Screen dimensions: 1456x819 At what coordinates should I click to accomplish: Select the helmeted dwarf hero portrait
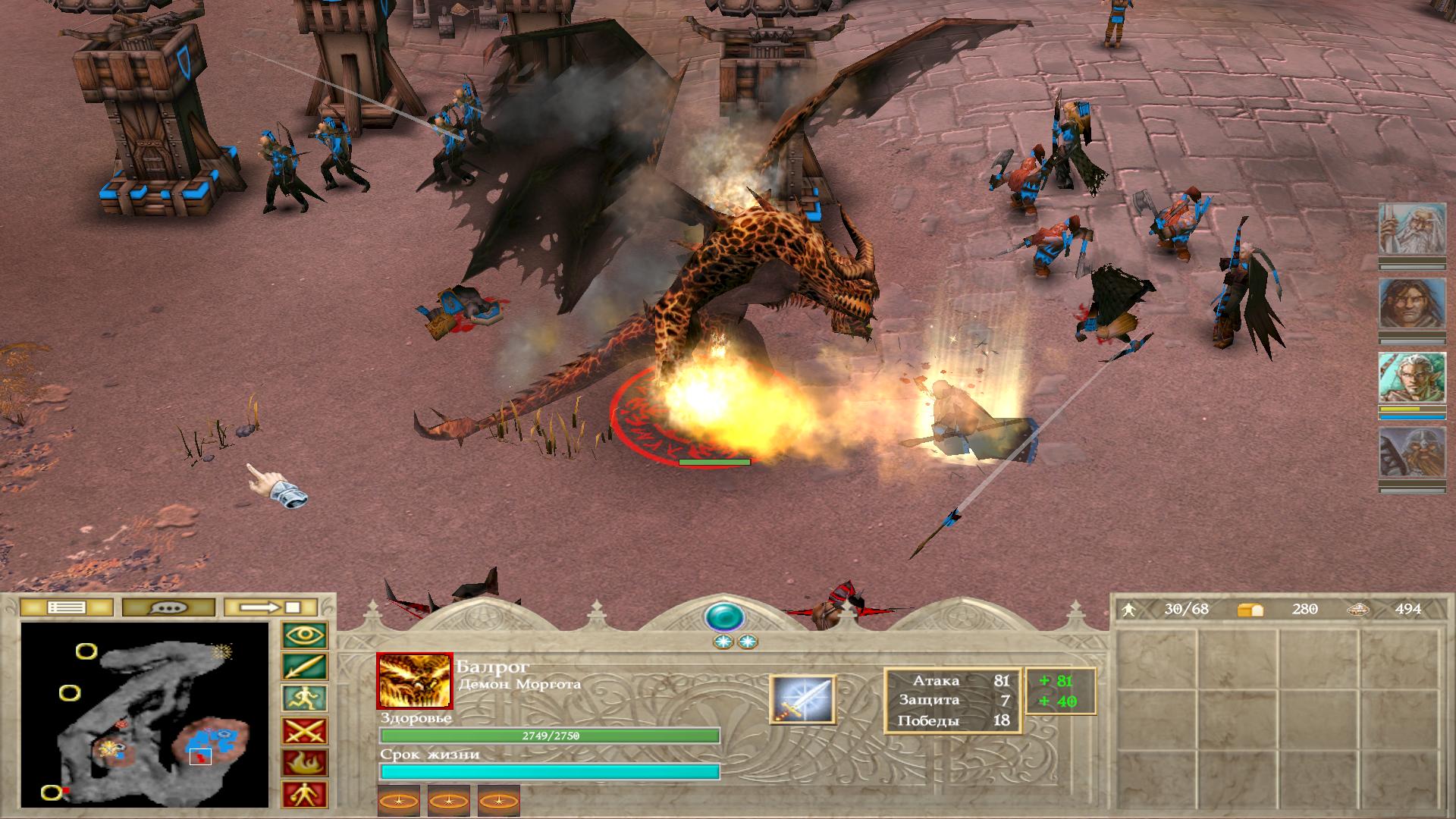point(1411,453)
